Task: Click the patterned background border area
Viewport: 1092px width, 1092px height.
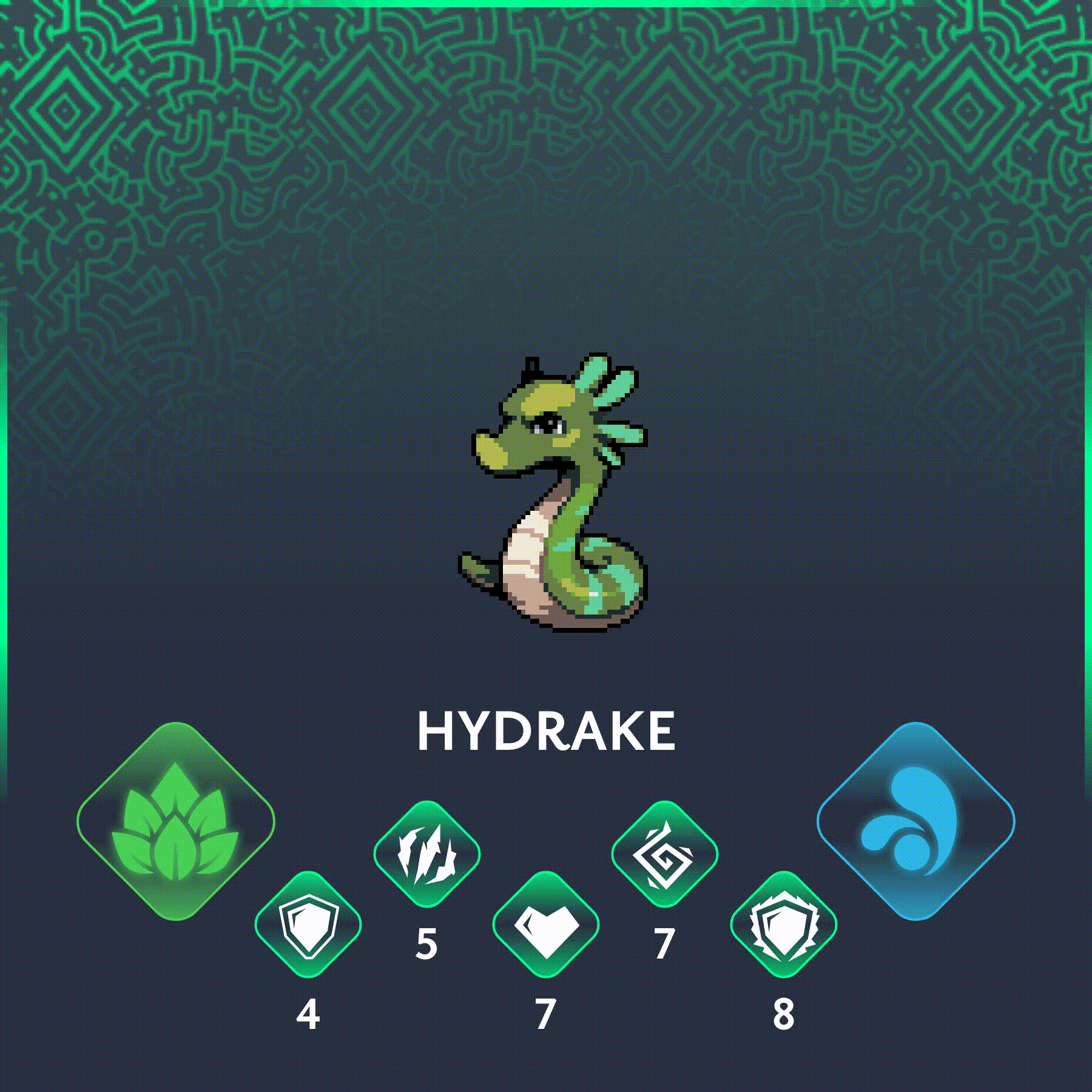Action: (546, 91)
